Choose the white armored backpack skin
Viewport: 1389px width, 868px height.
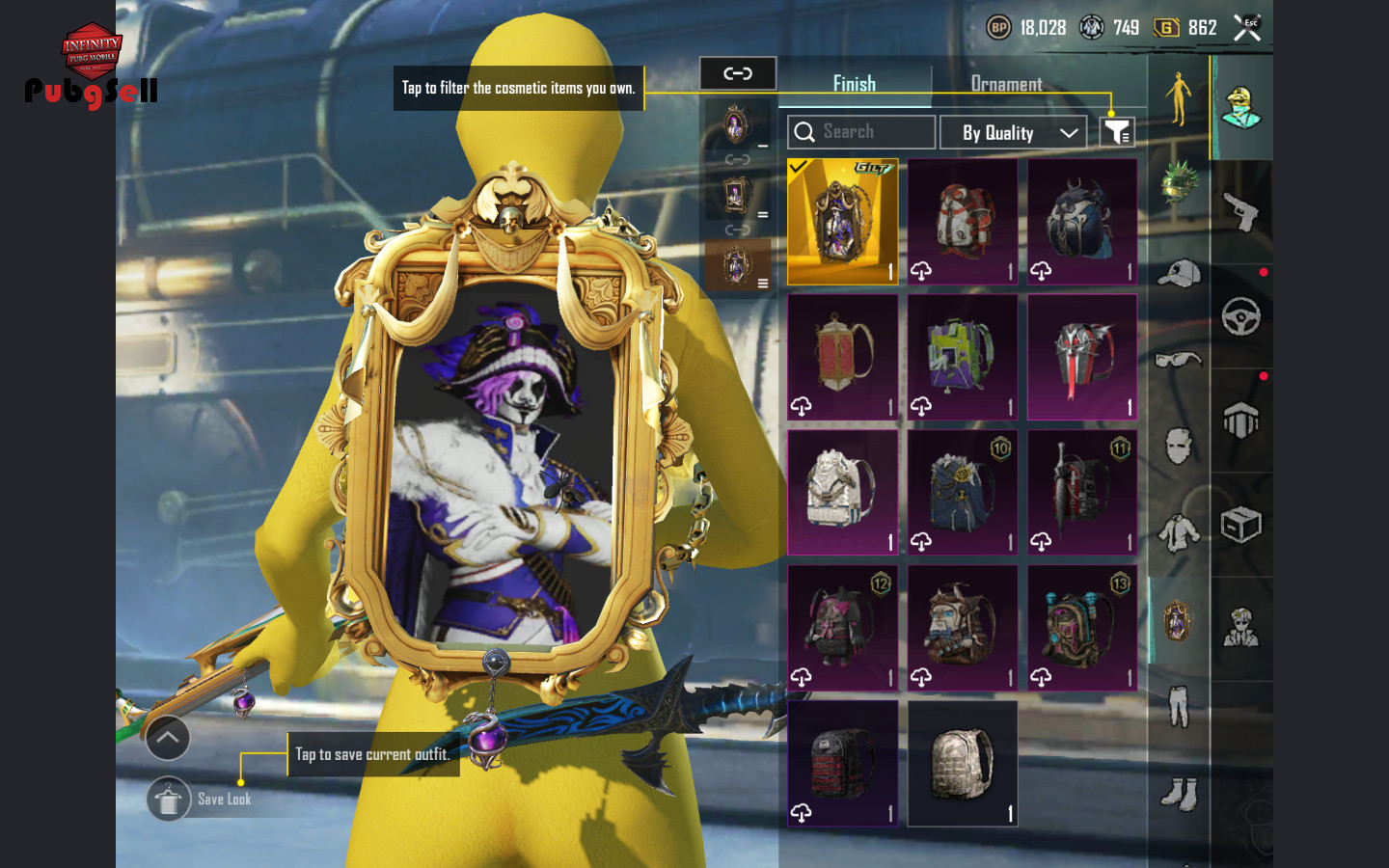point(842,492)
